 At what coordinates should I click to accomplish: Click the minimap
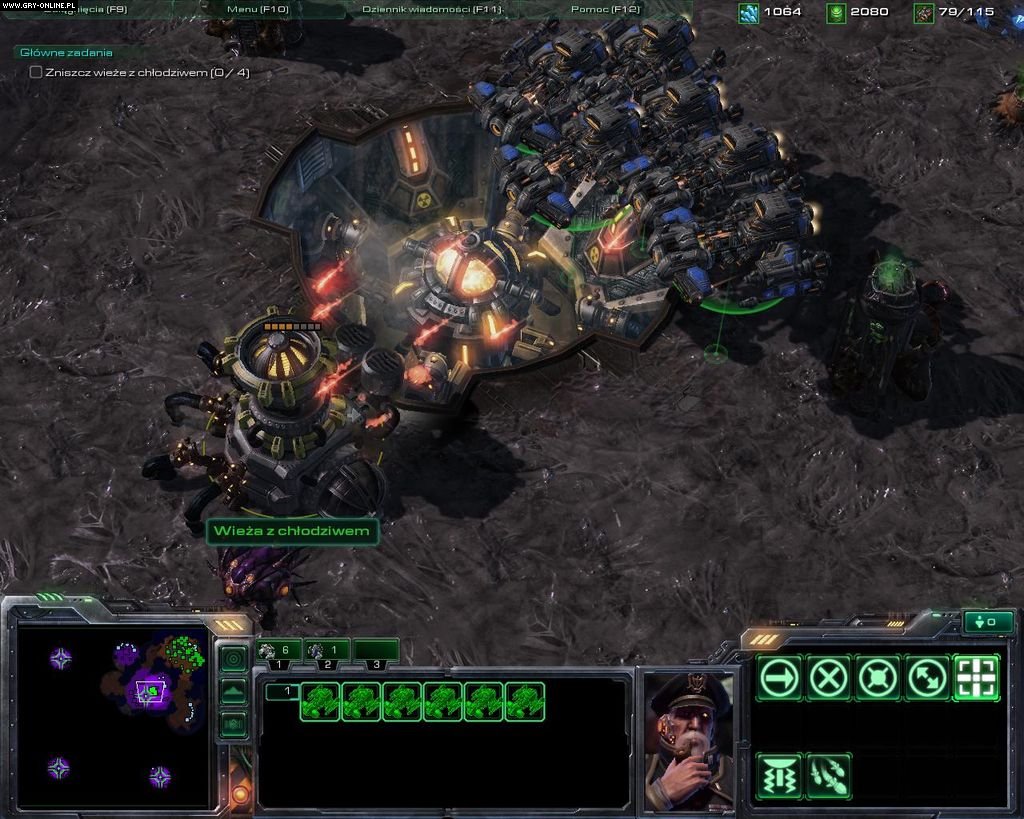click(112, 716)
